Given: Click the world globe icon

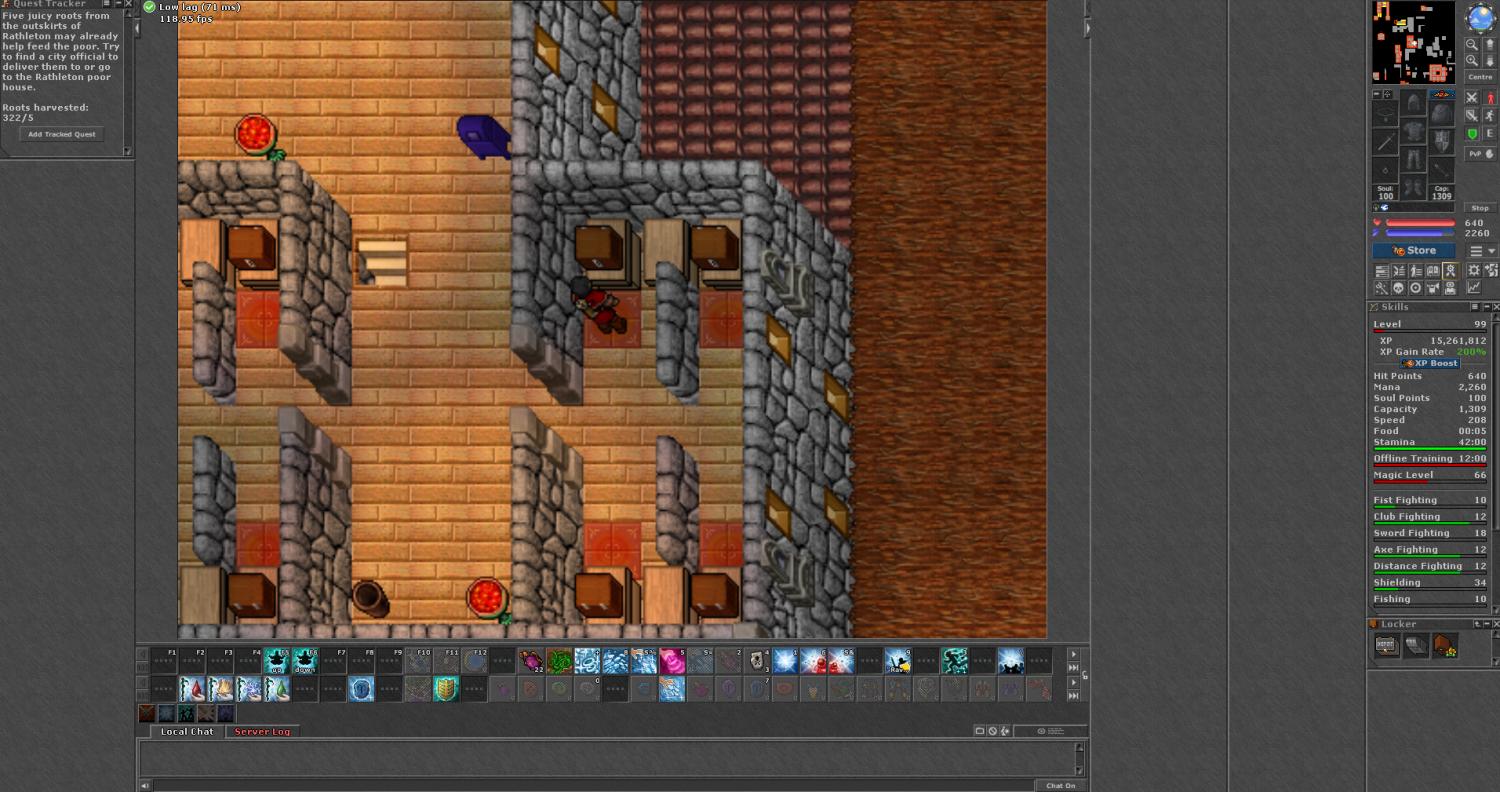Looking at the screenshot, I should coord(1480,17).
